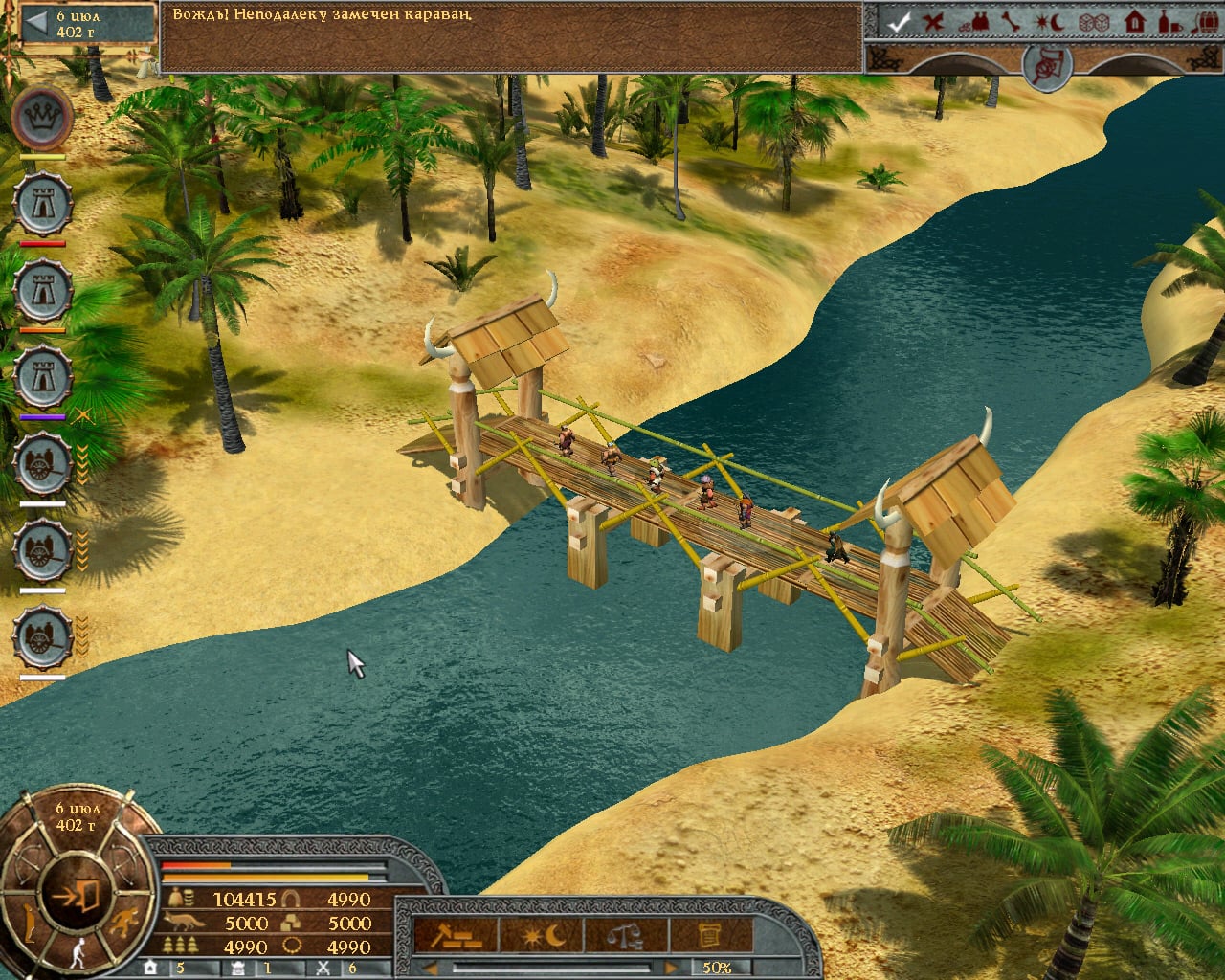The width and height of the screenshot is (1225, 980).
Task: Open the balance scales panel
Action: [626, 935]
